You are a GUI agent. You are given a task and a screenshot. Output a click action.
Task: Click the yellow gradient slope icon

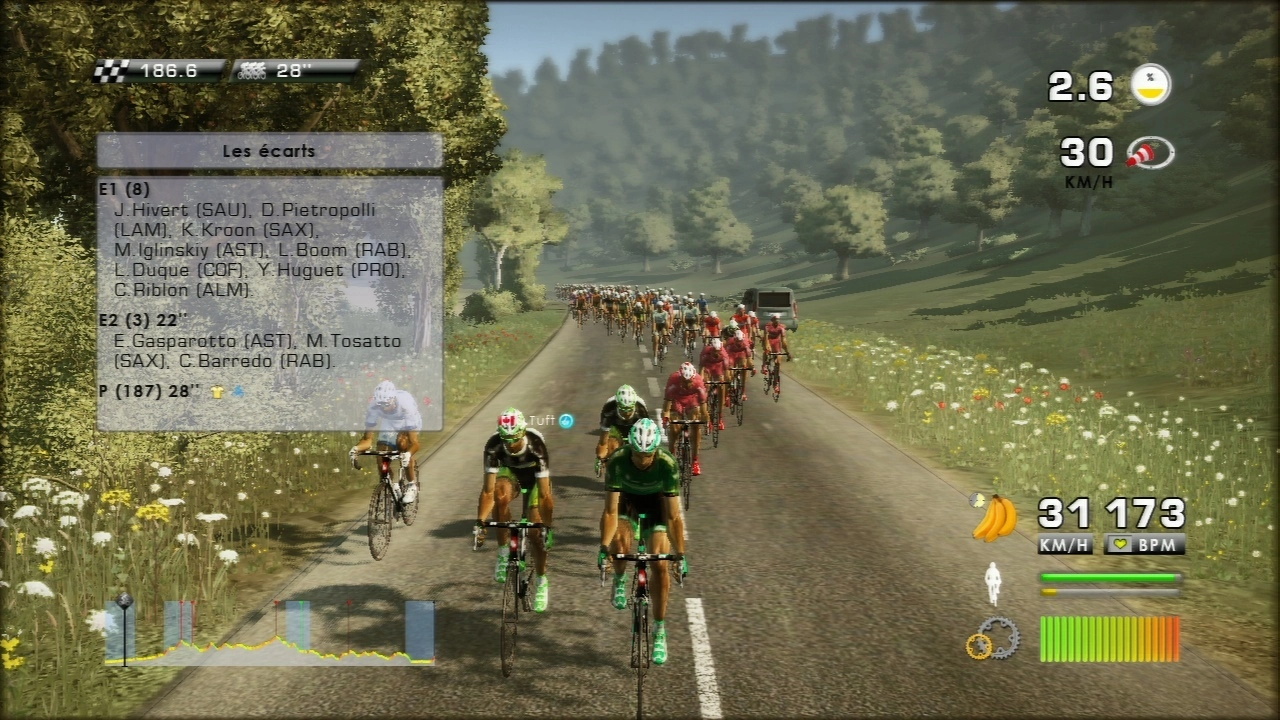tap(1150, 85)
